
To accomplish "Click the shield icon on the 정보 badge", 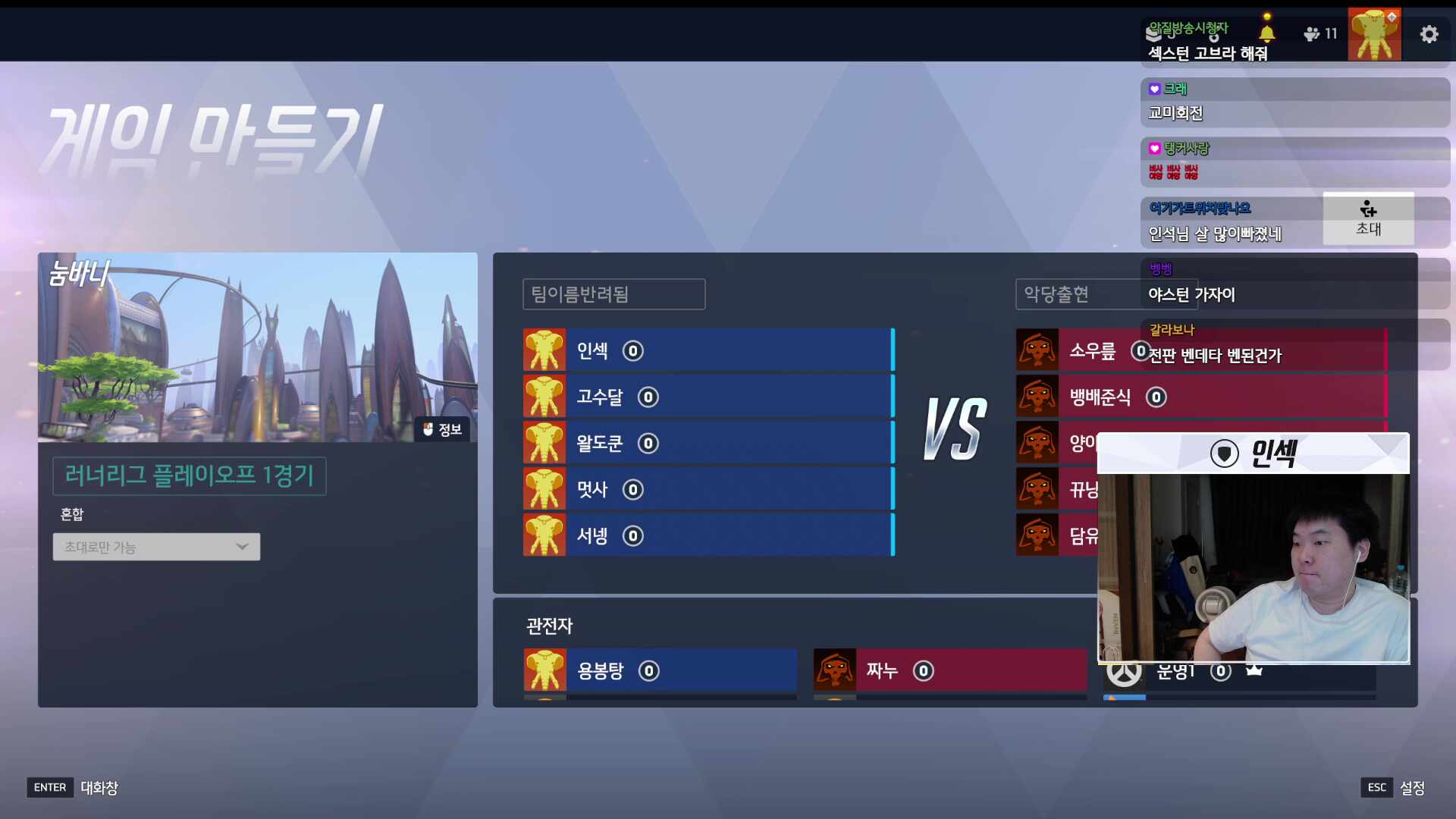I will [x=427, y=429].
